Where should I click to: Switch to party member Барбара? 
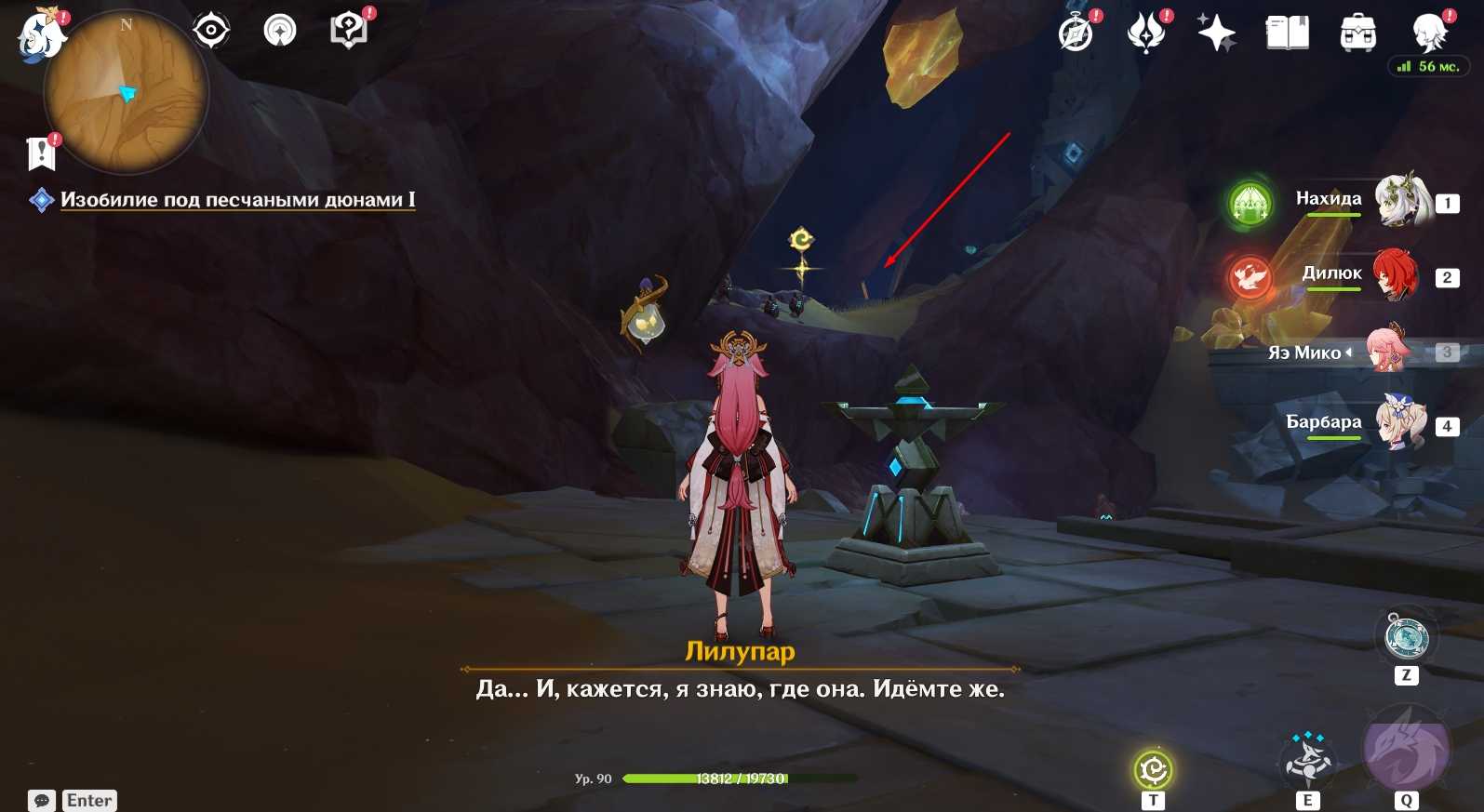1399,423
